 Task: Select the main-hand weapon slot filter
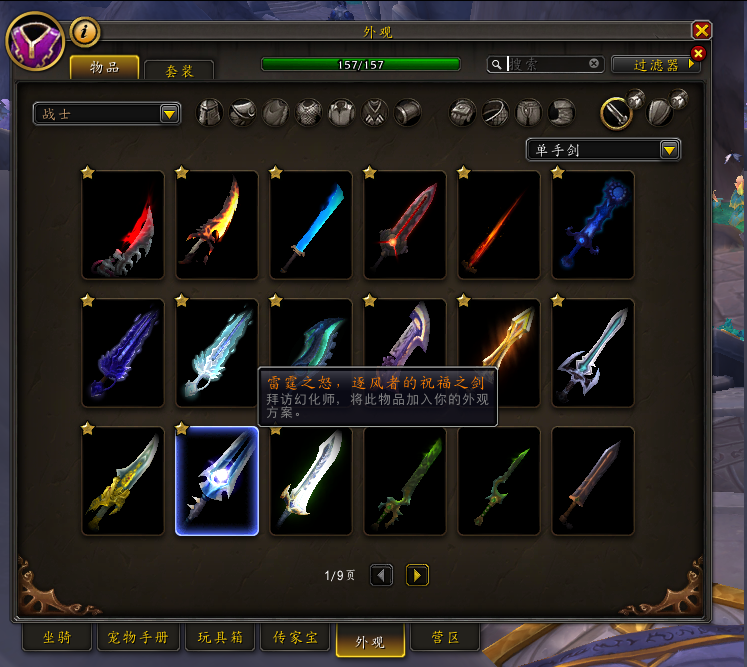pos(616,112)
